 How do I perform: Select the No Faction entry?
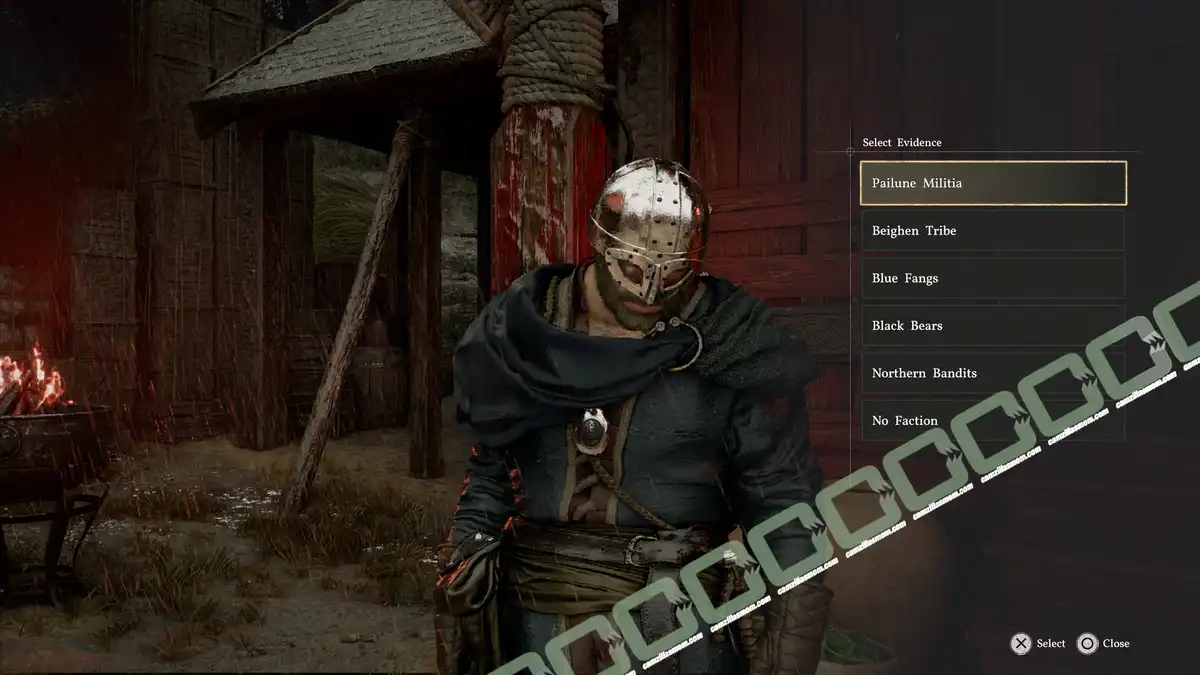(x=992, y=420)
